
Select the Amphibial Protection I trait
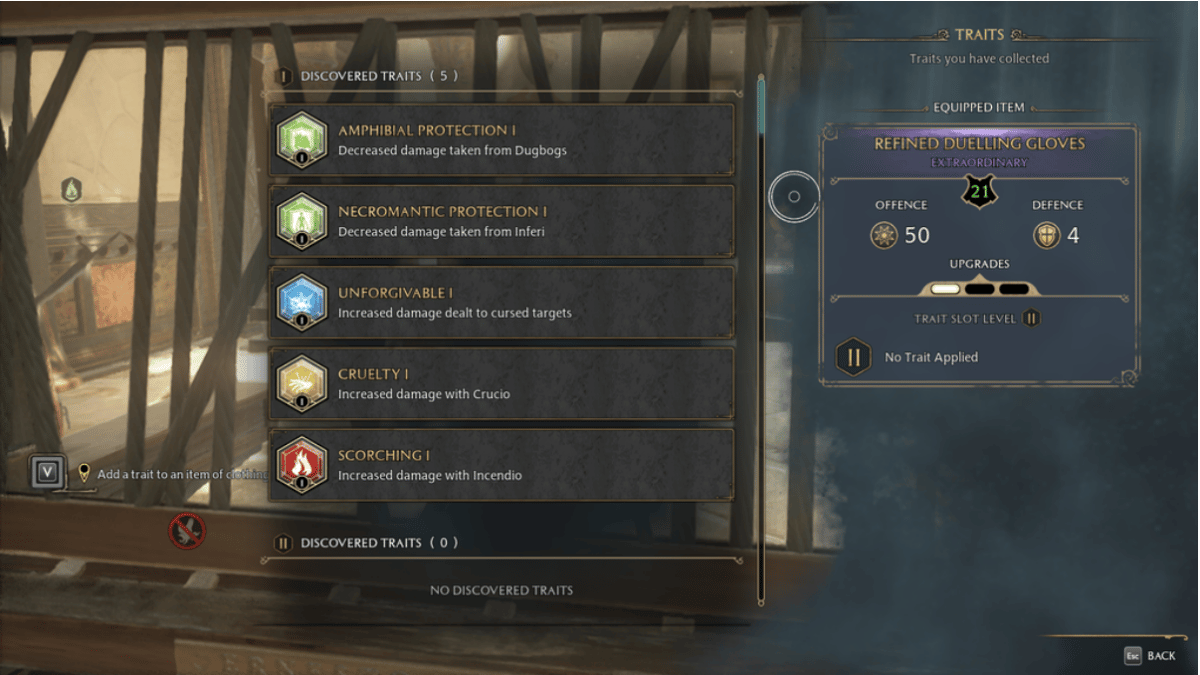pos(501,140)
